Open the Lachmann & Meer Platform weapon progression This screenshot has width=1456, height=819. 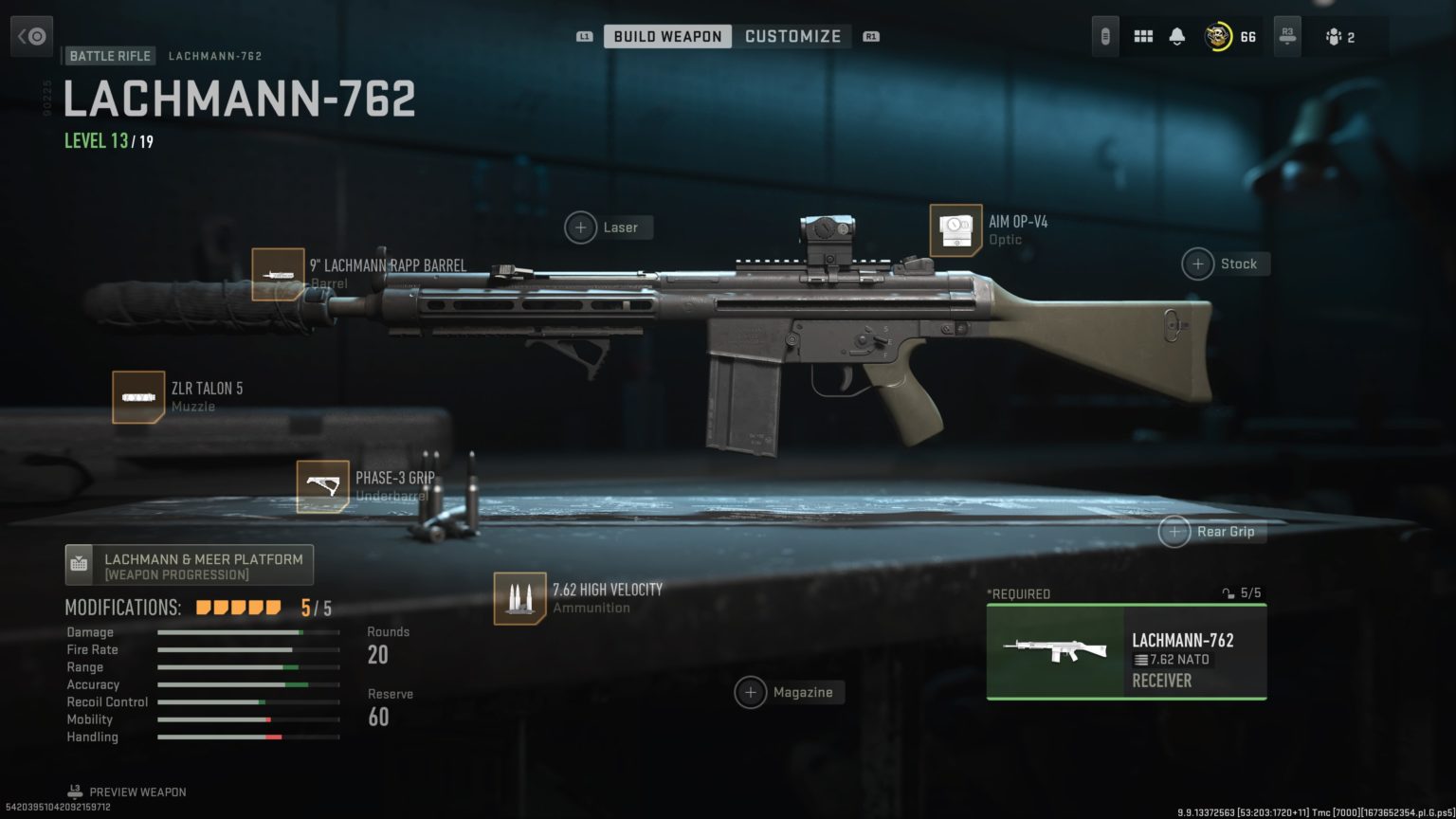coord(189,564)
